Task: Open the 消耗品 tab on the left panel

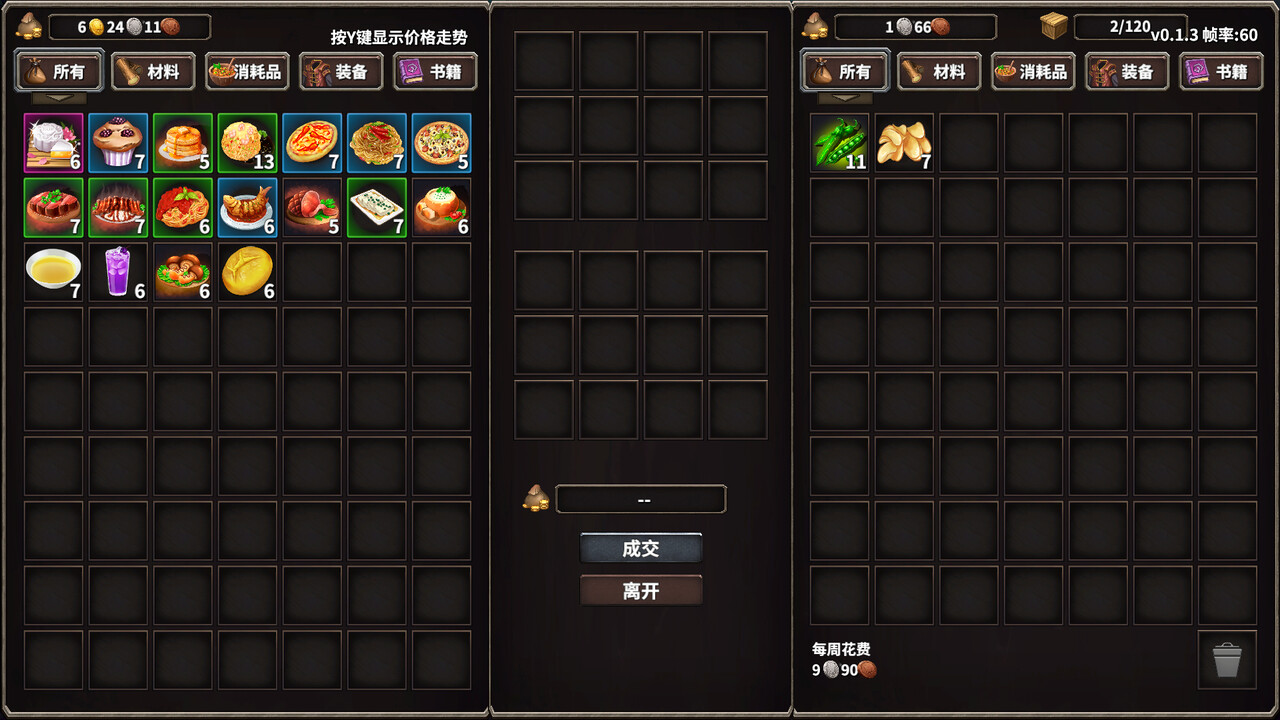Action: [x=247, y=71]
